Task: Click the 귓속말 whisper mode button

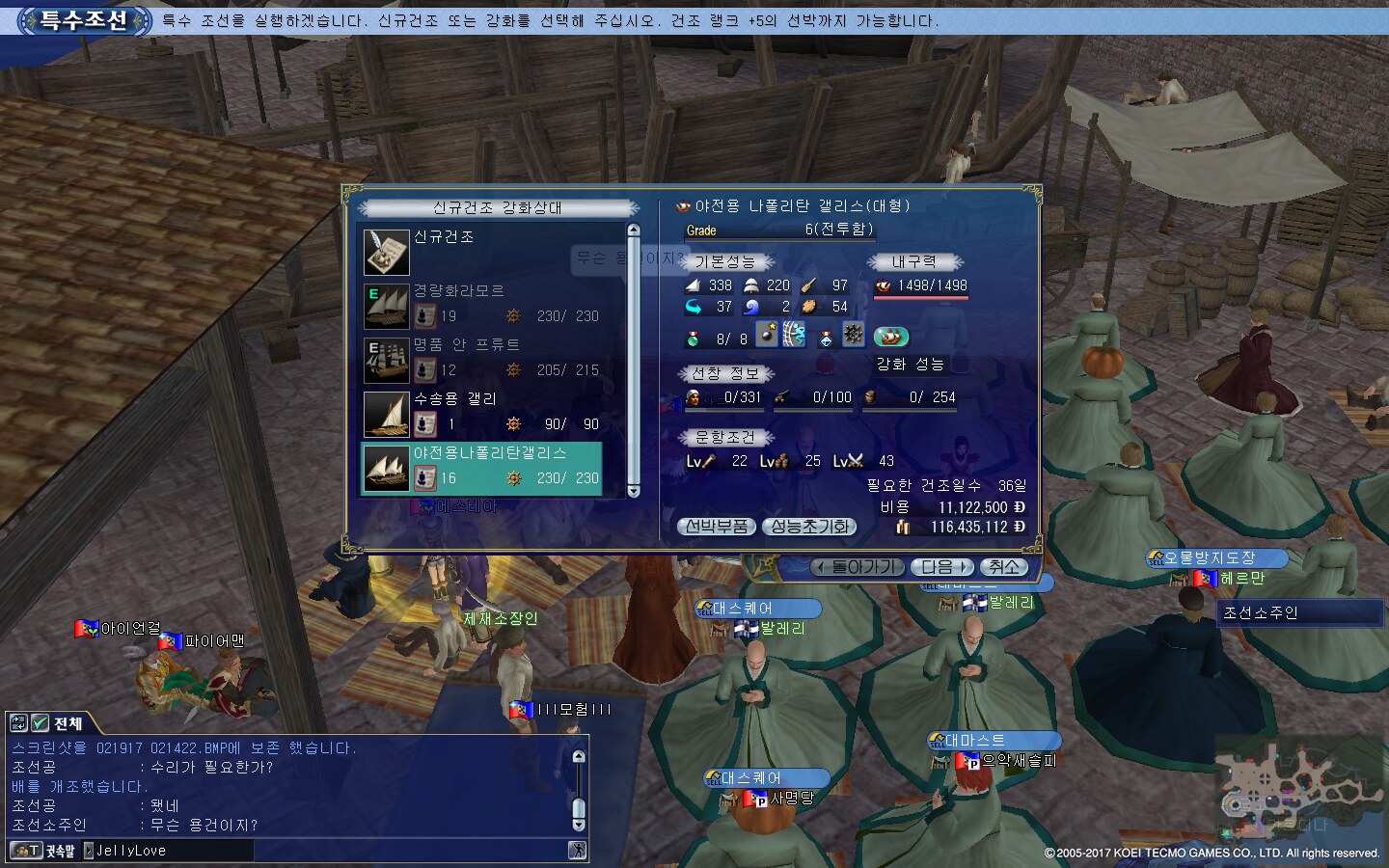Action: tap(41, 851)
